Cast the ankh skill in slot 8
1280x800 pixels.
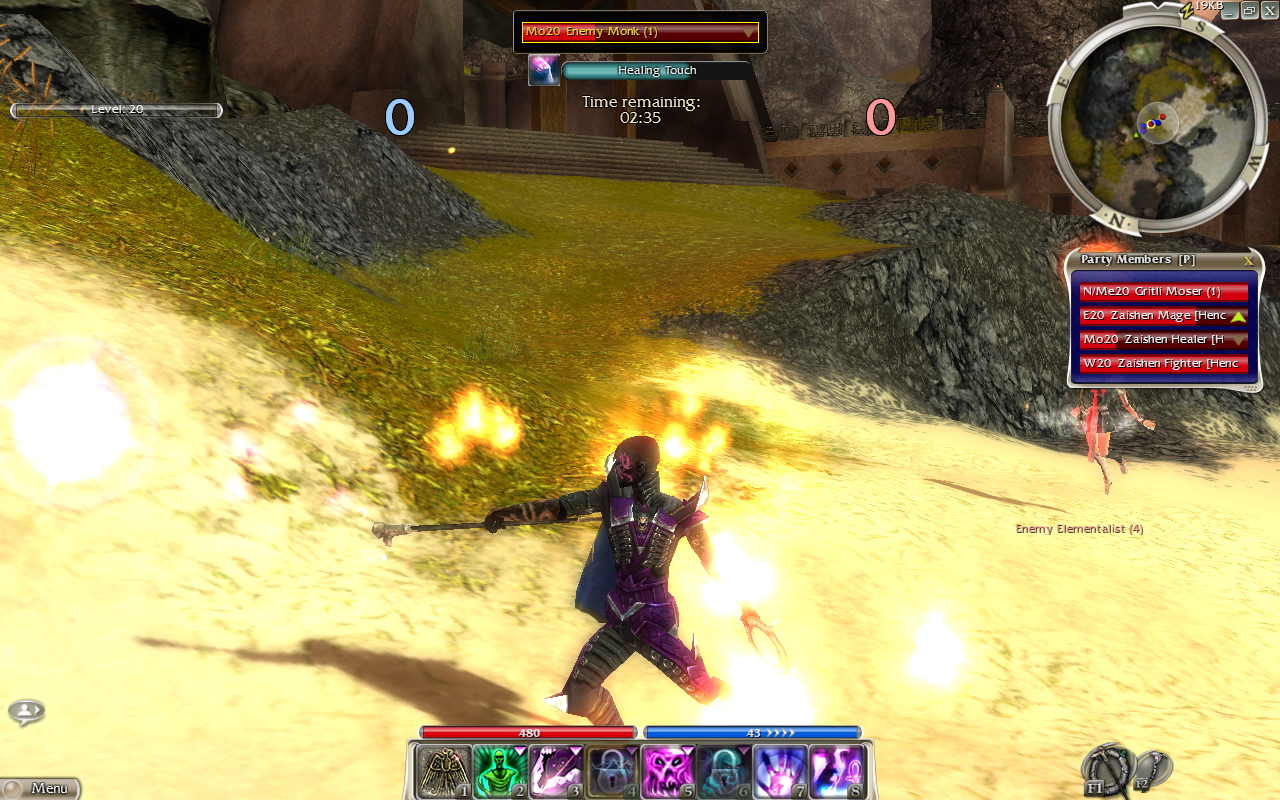[835, 772]
